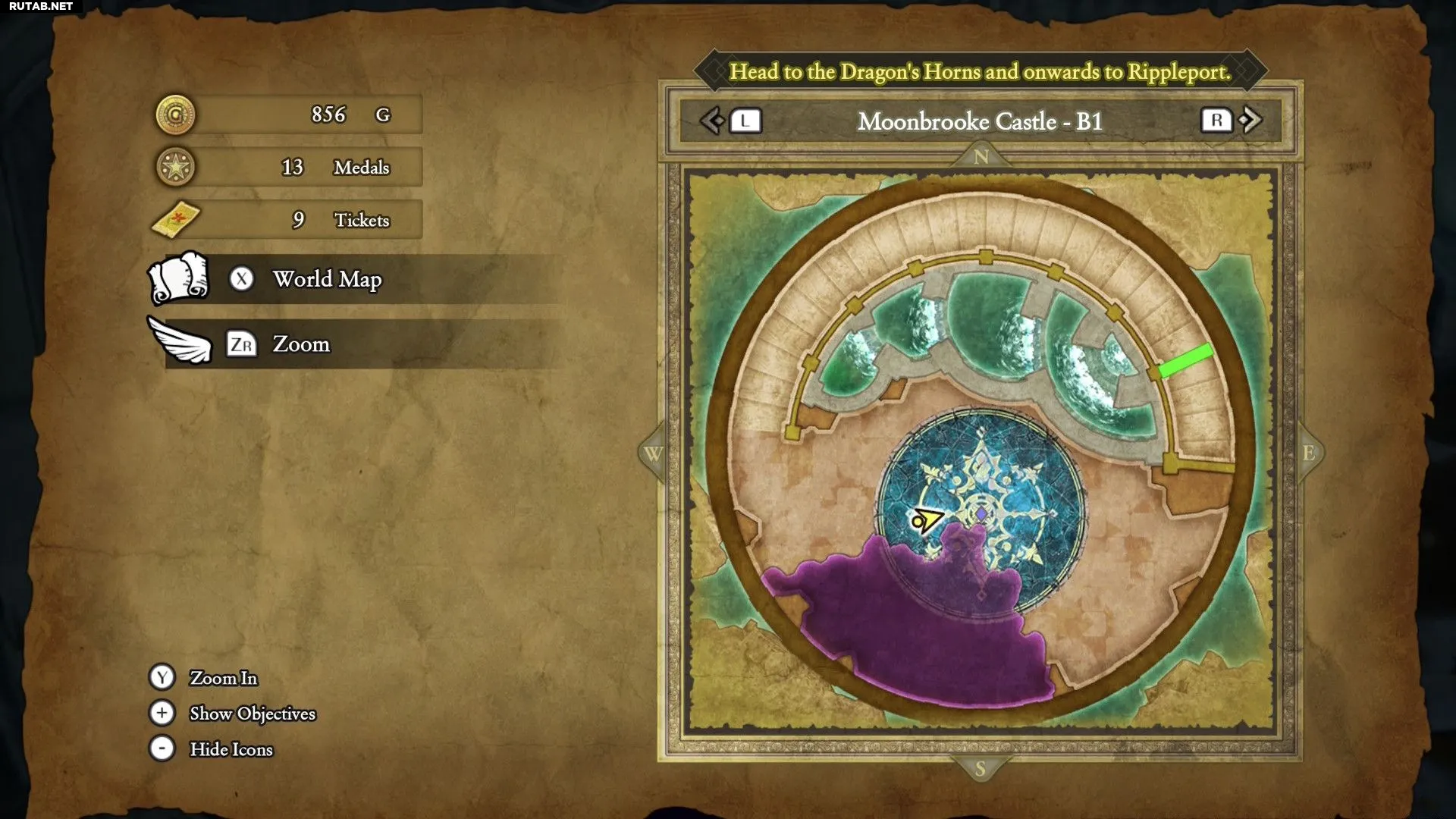Screen dimensions: 1456x819
Task: Click the Moonbrooke Castle B1 map
Action: 981,453
